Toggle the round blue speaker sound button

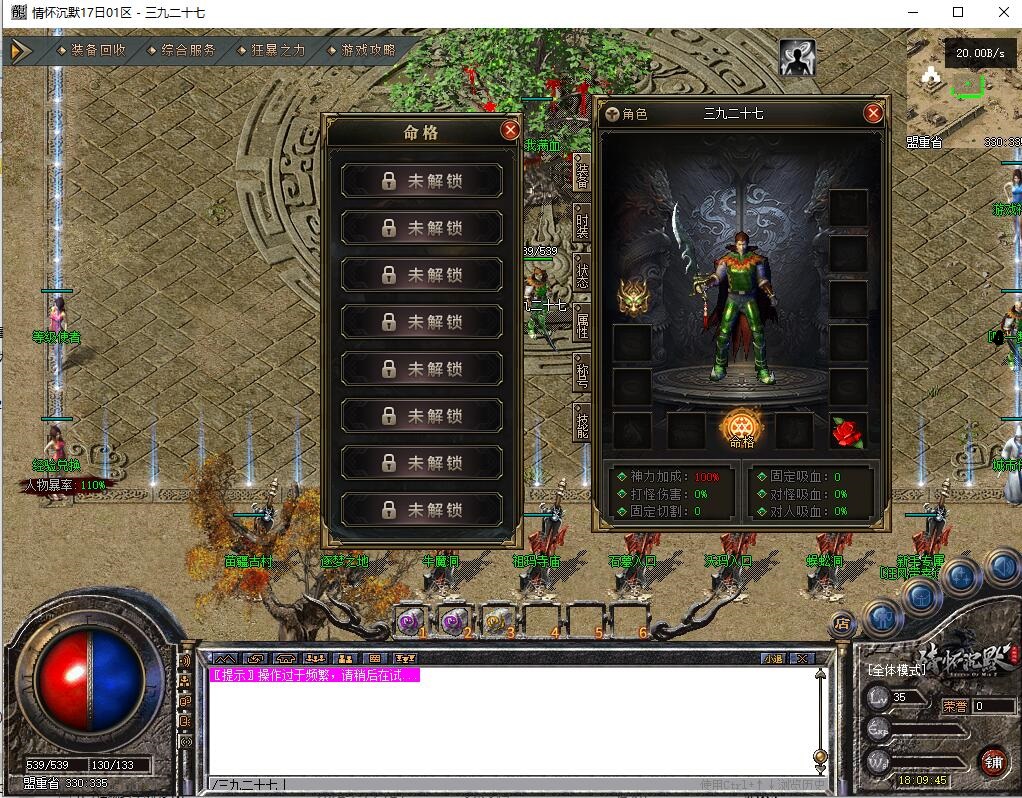(x=1002, y=568)
